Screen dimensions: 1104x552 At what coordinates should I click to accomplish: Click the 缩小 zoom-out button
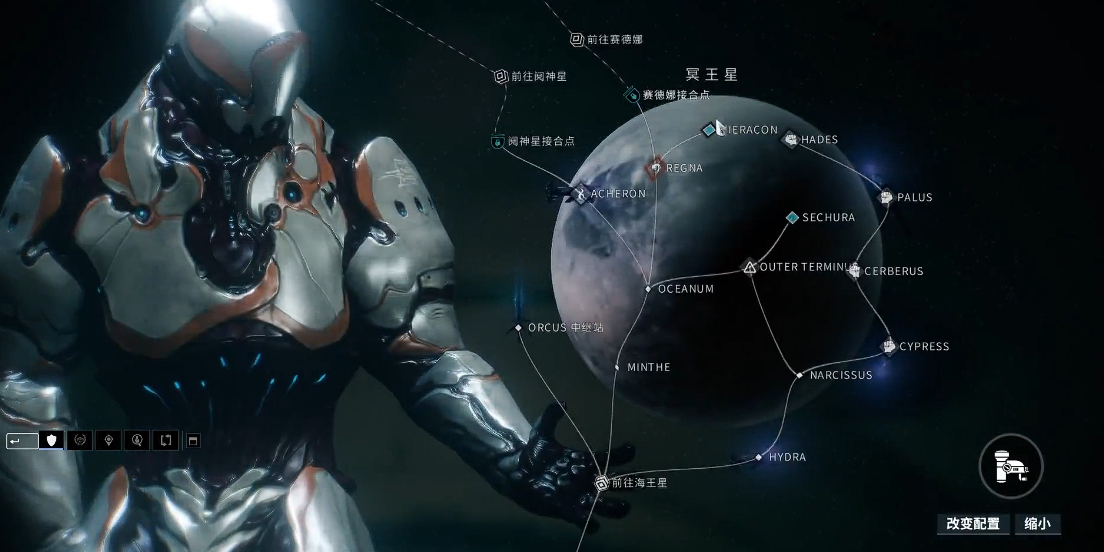click(x=1037, y=524)
